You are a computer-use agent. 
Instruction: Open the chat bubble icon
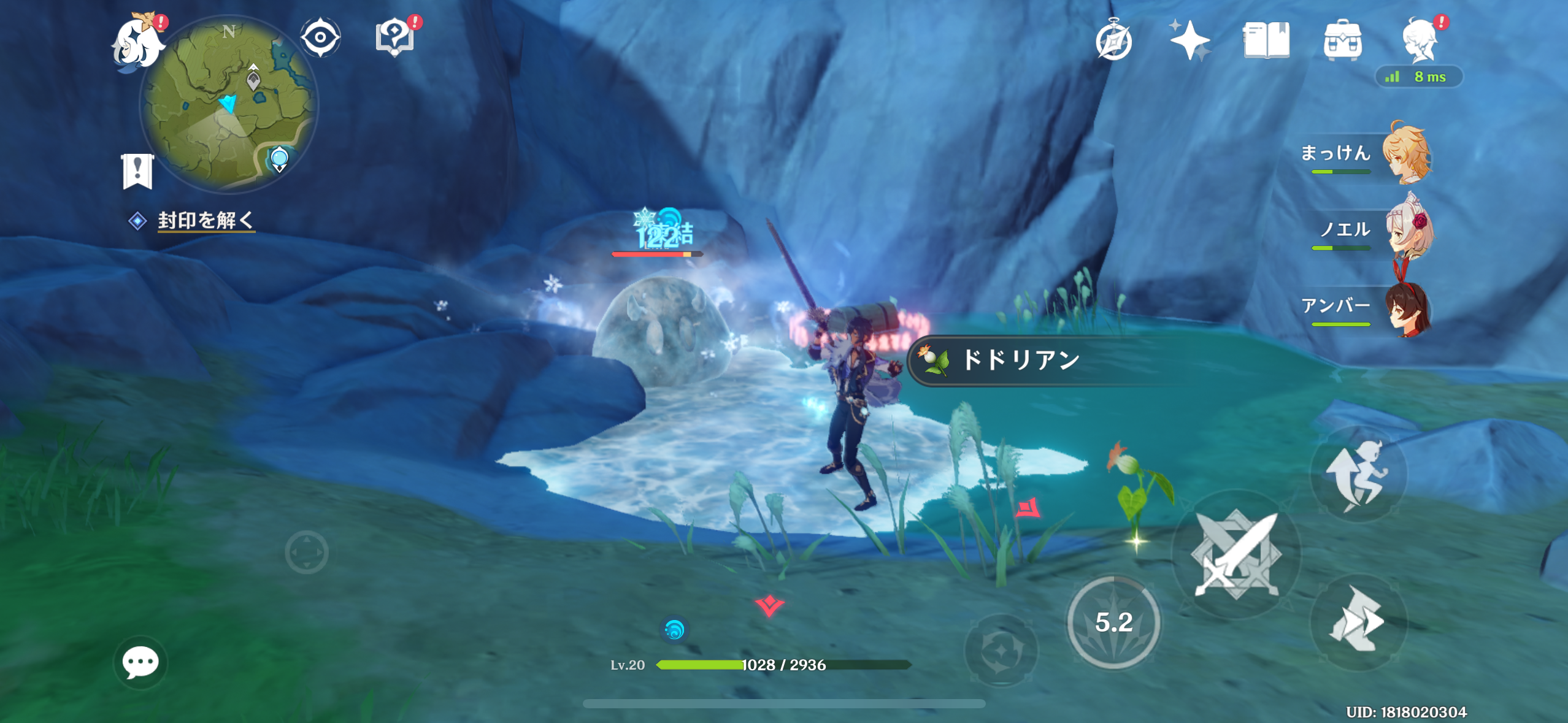click(x=141, y=662)
